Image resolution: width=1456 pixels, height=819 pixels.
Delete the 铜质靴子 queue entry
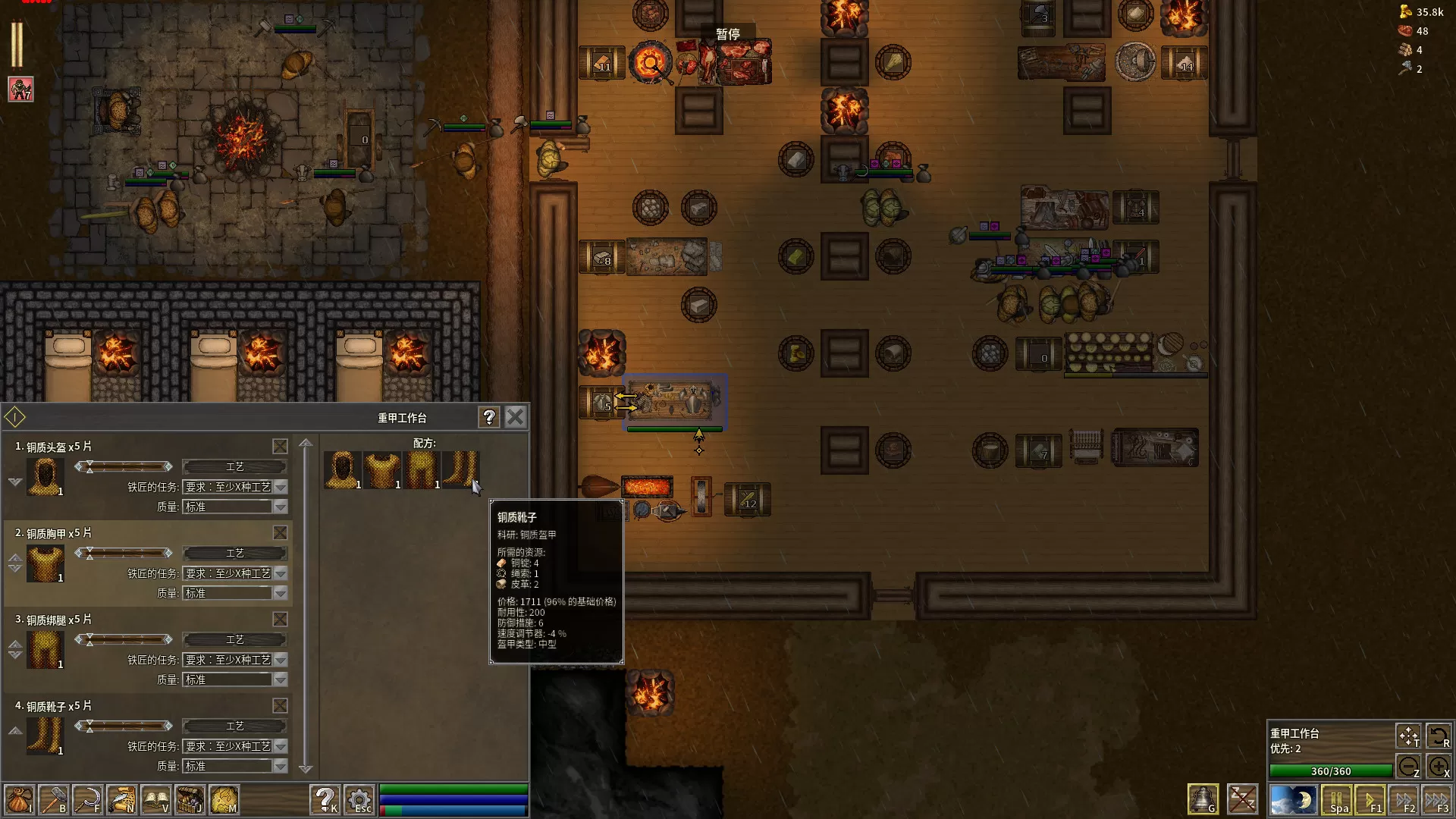pyautogui.click(x=280, y=706)
